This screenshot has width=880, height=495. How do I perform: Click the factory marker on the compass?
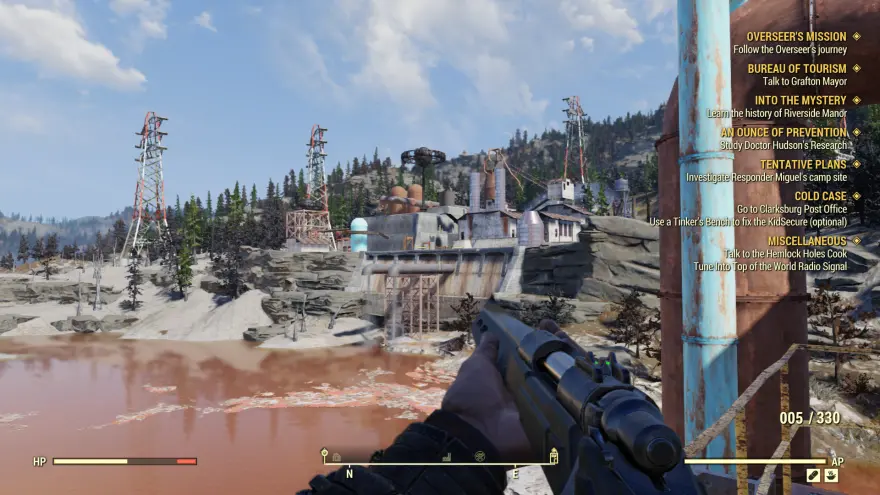[446, 457]
